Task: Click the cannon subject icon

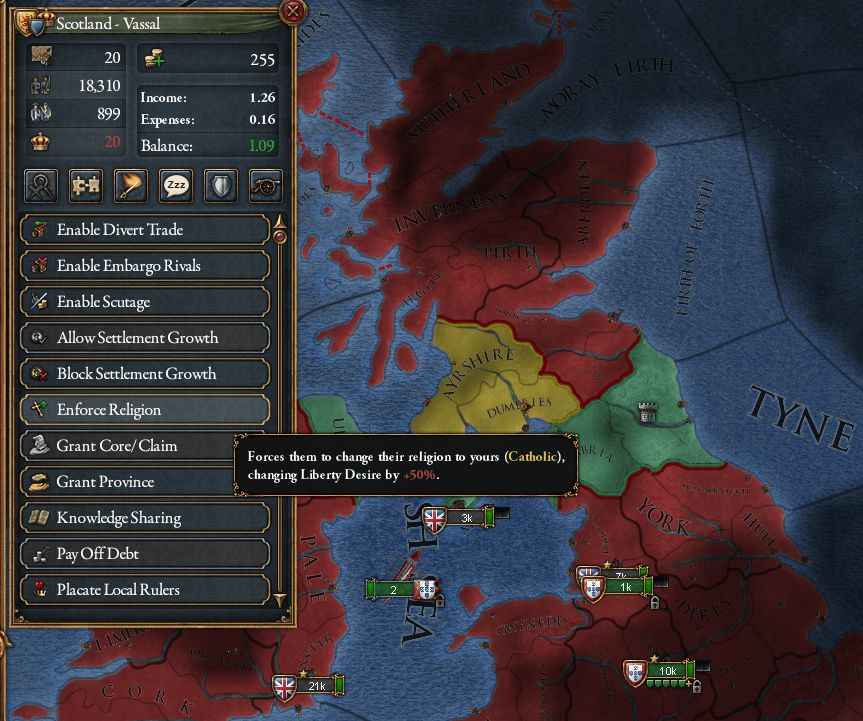Action: (x=266, y=185)
